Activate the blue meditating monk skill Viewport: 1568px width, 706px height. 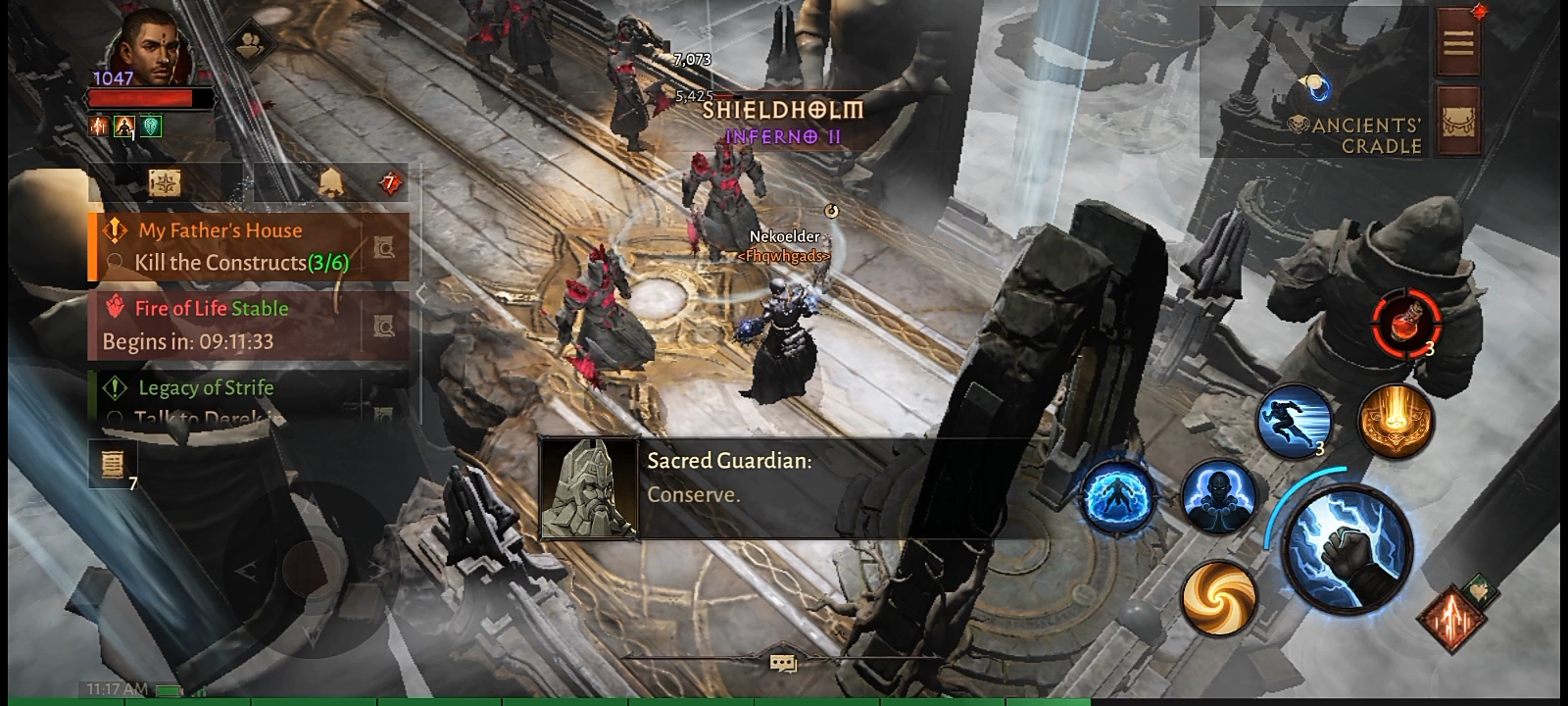[x=1218, y=495]
